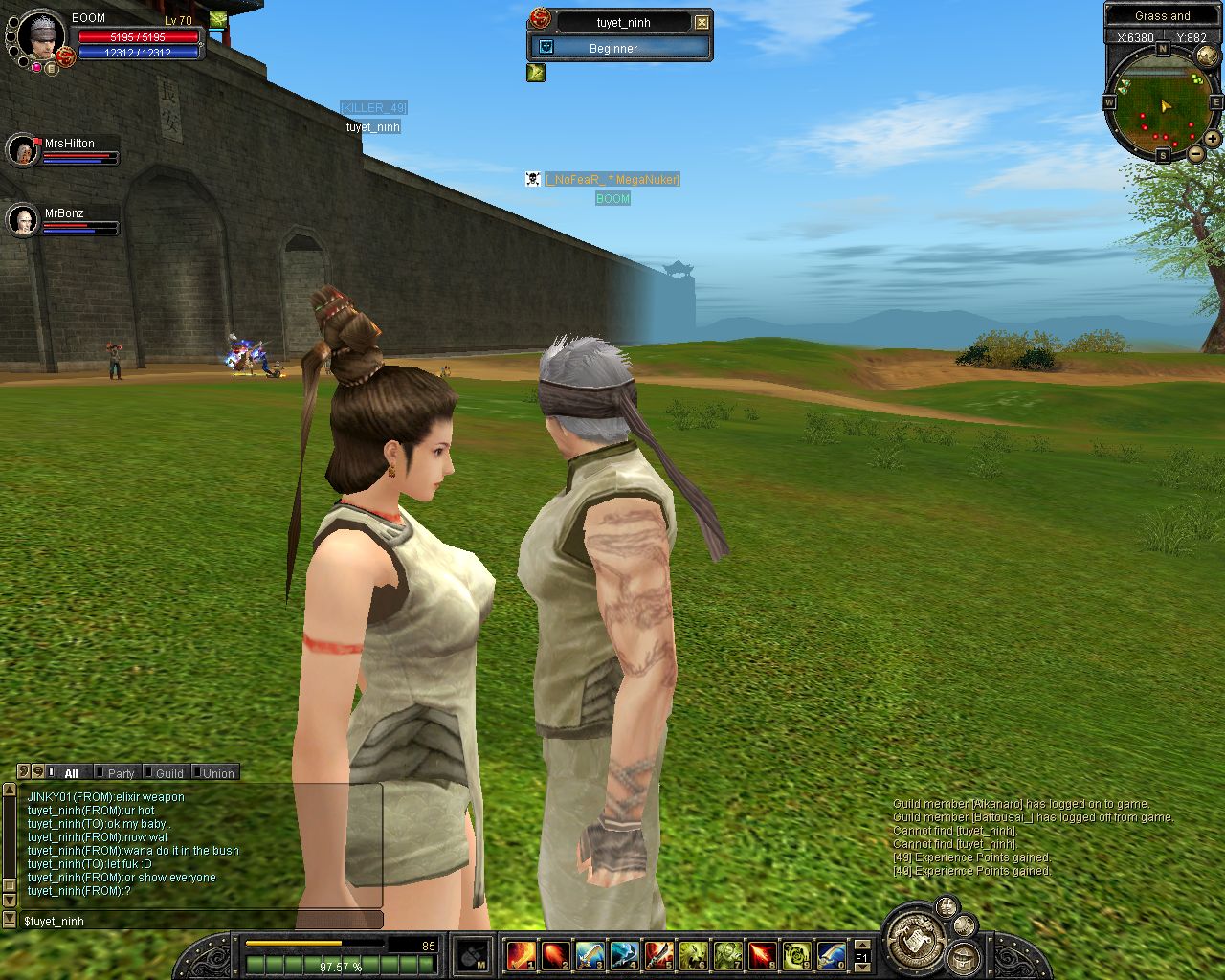Activate the red arrow skill in slot 8
Screen dimensions: 1225x980
pos(762,955)
